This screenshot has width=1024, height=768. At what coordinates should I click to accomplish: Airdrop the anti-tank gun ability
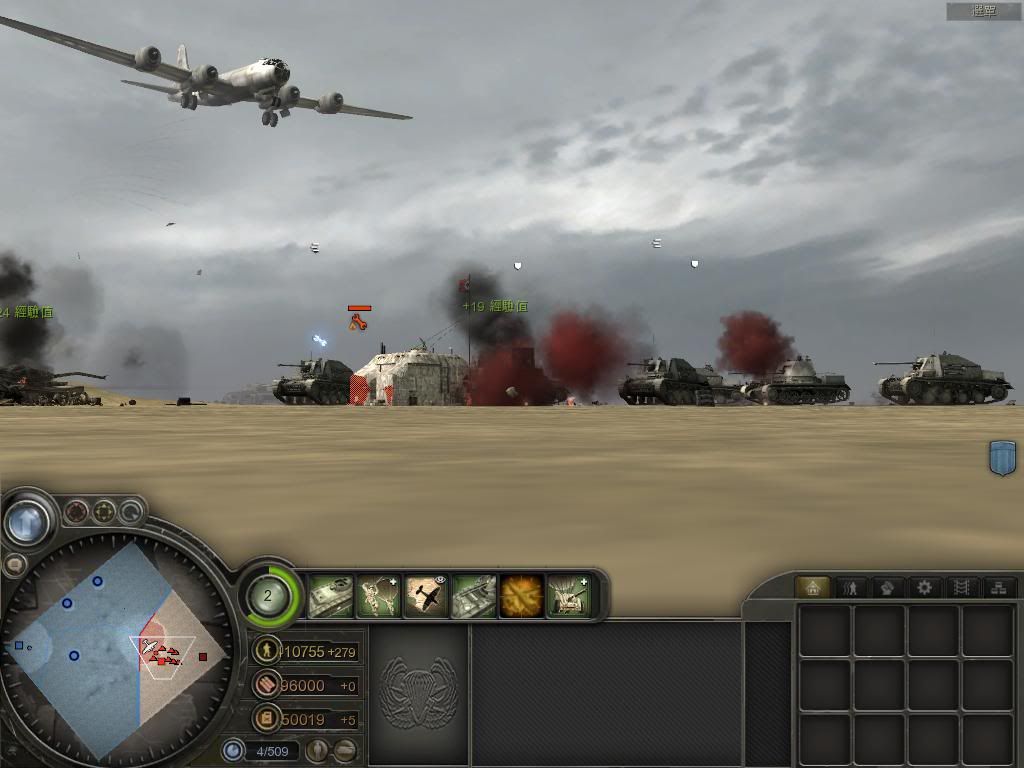569,596
